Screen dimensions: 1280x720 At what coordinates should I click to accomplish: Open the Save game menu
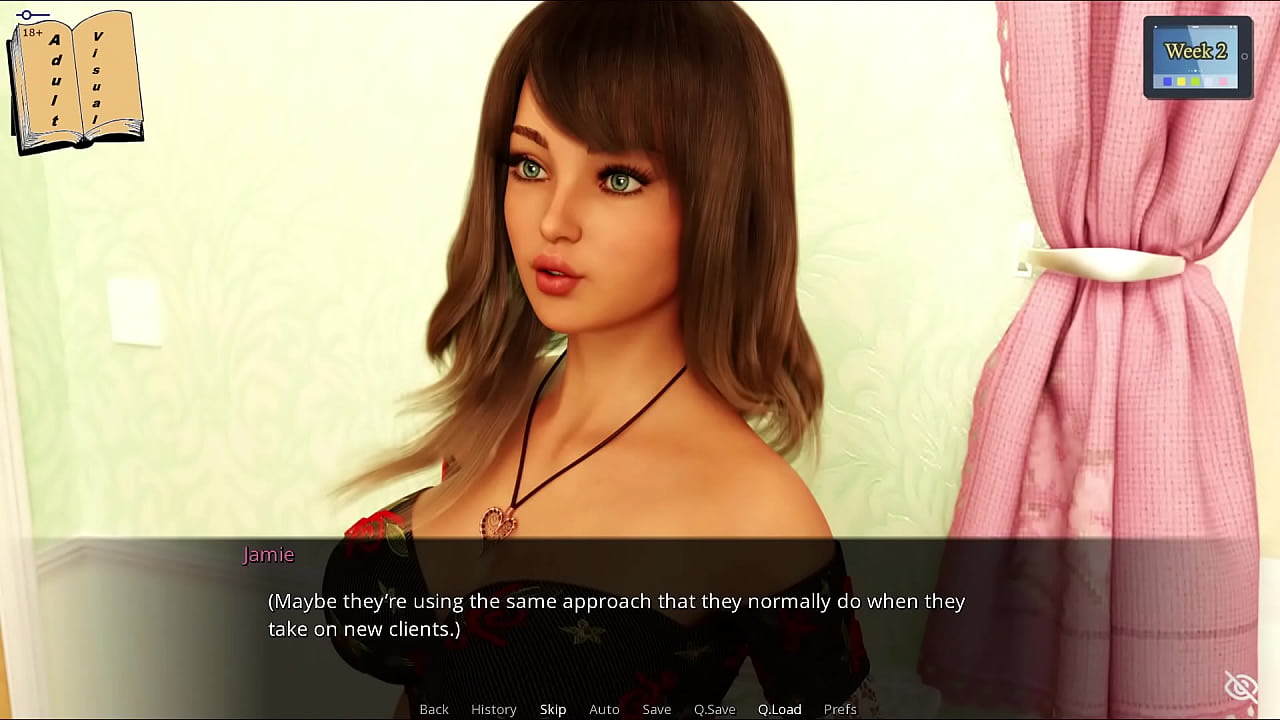[657, 709]
